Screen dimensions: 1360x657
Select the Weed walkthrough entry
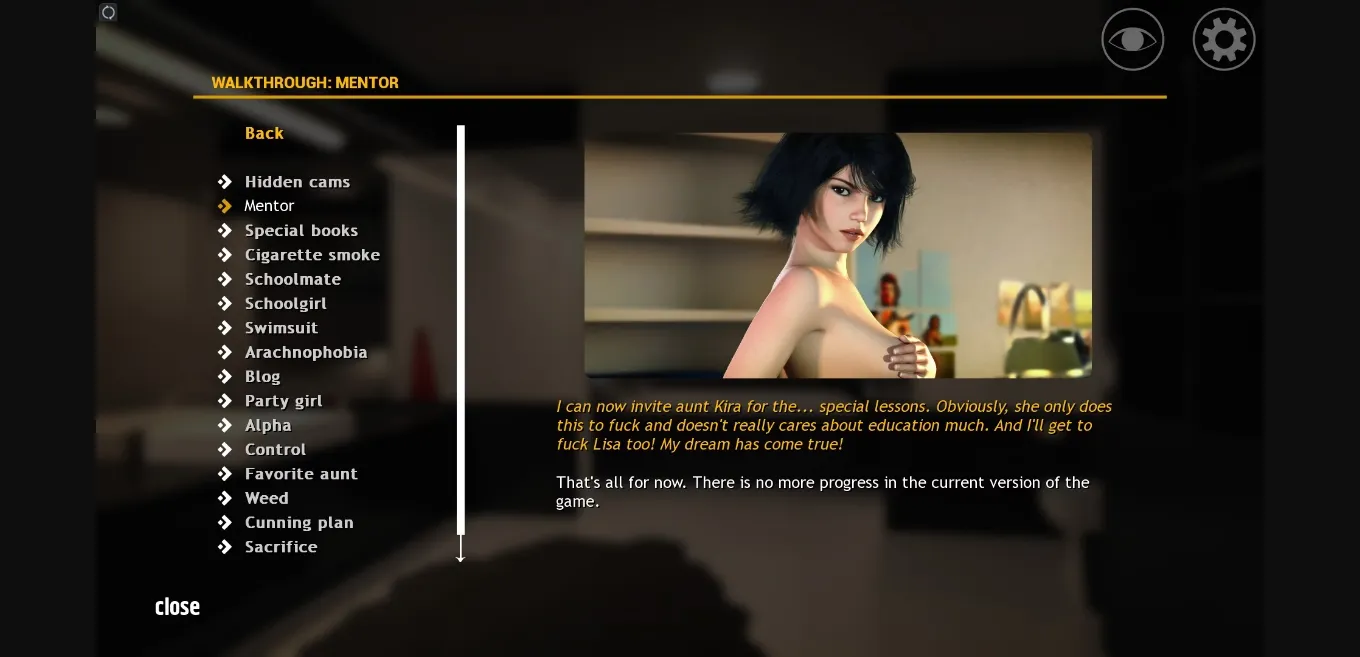tap(266, 498)
